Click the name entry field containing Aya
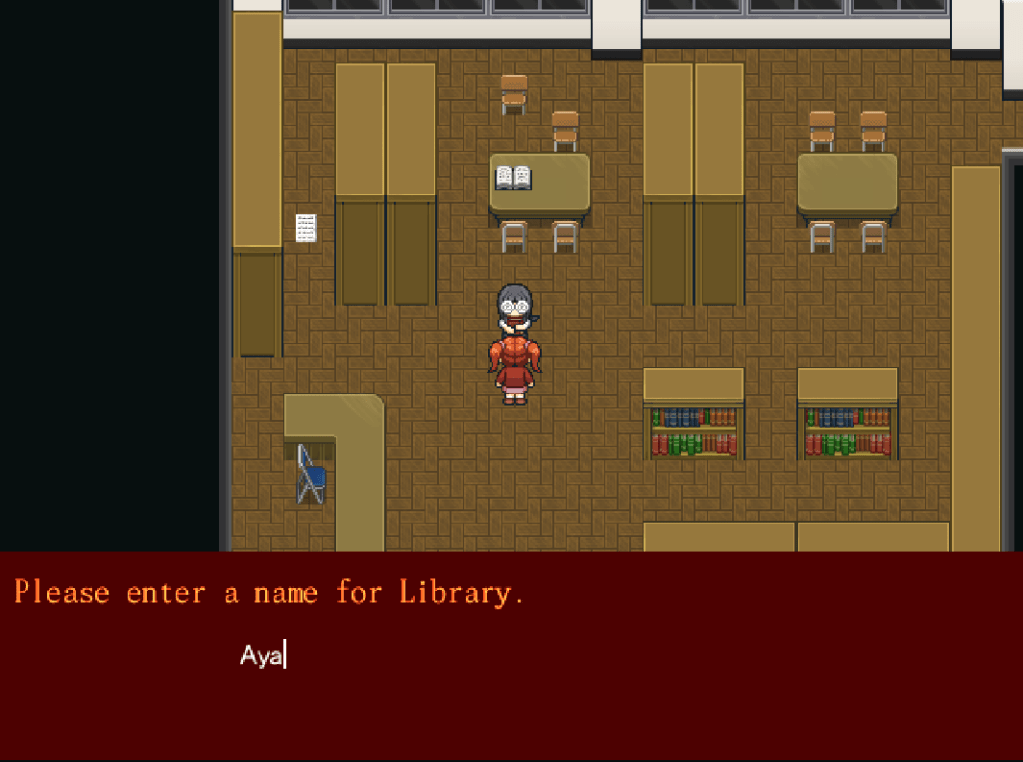Image resolution: width=1023 pixels, height=762 pixels. click(x=263, y=656)
